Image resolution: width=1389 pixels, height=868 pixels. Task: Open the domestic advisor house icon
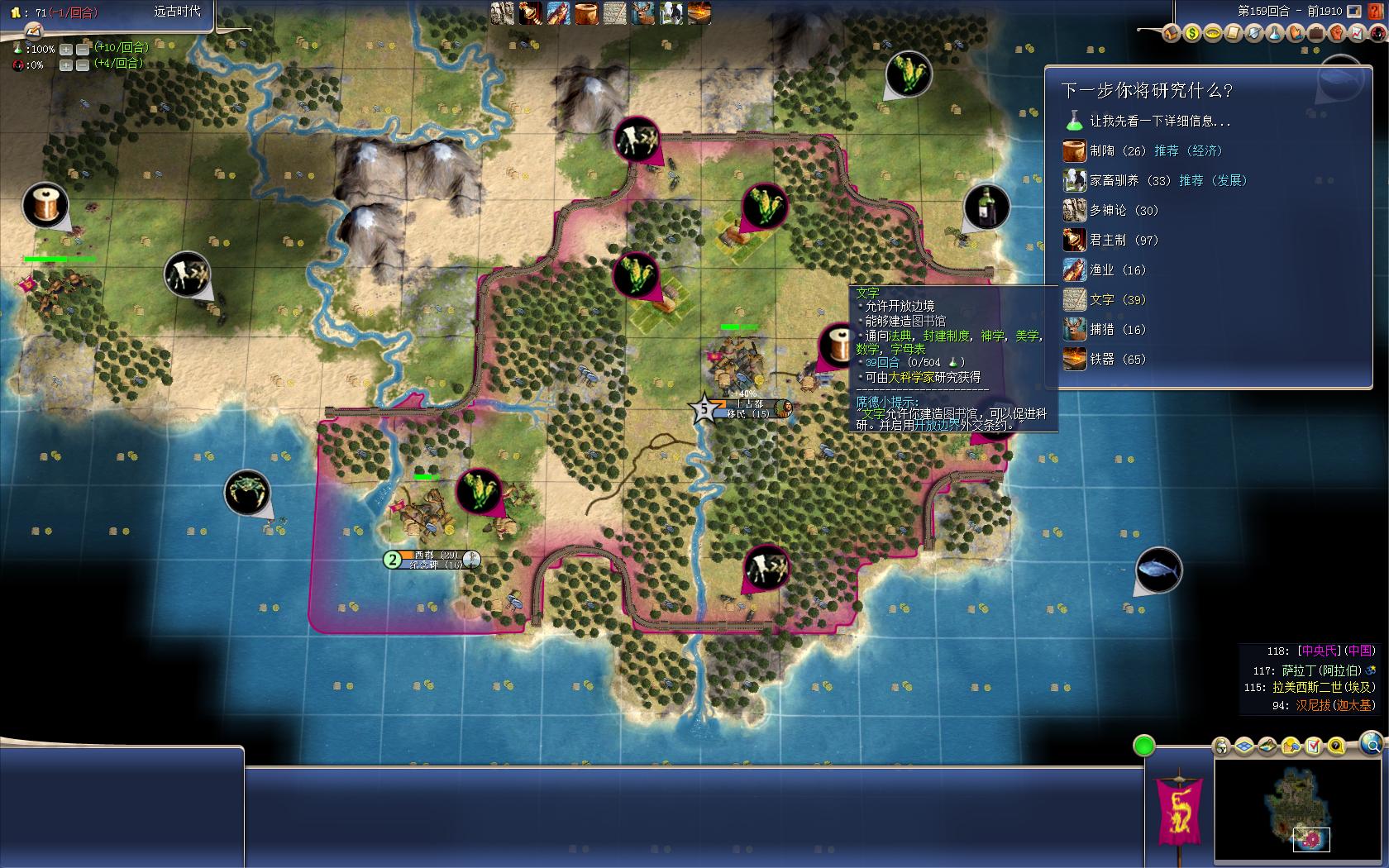tap(1171, 33)
